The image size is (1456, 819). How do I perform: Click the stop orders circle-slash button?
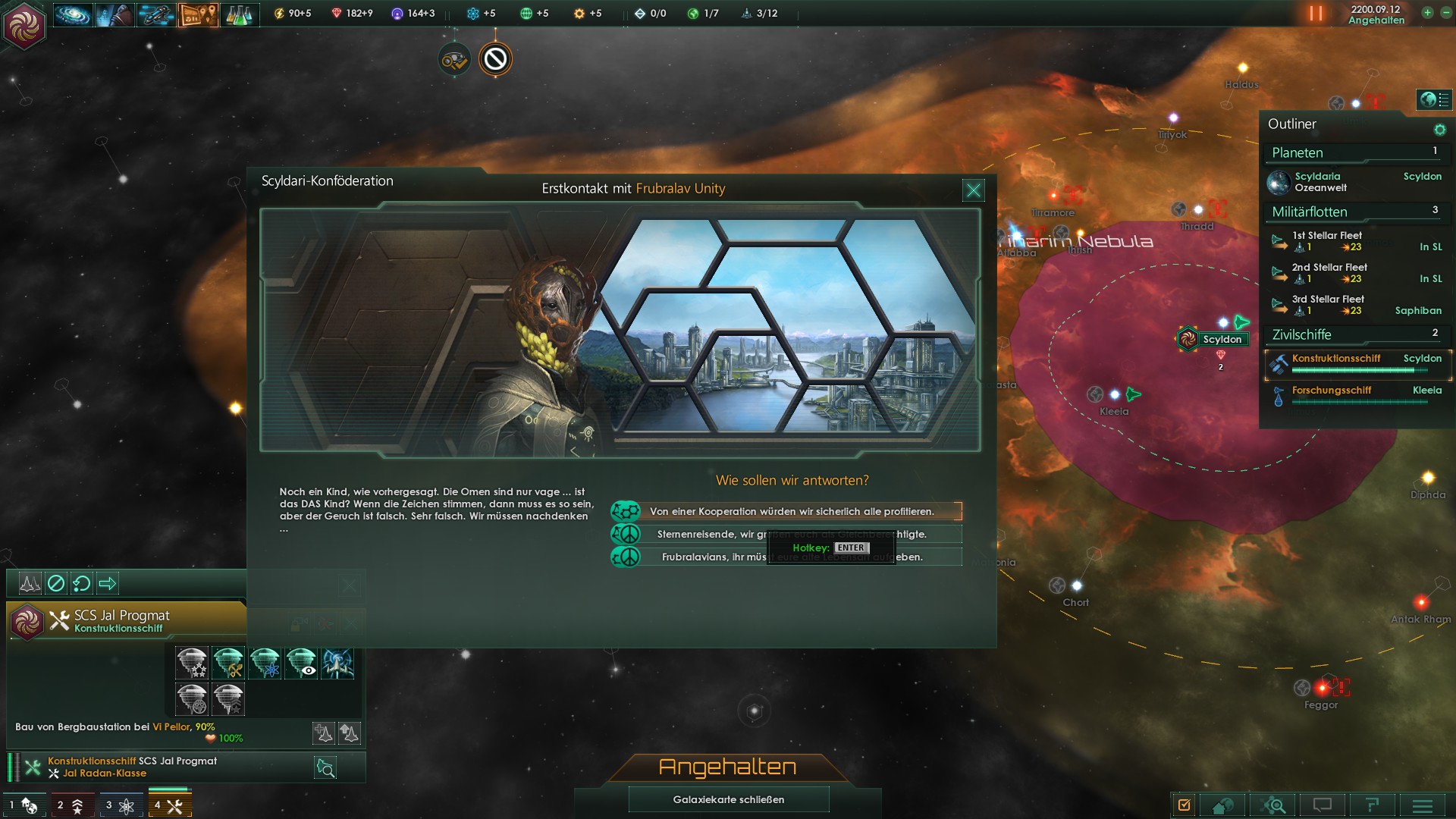(56, 583)
